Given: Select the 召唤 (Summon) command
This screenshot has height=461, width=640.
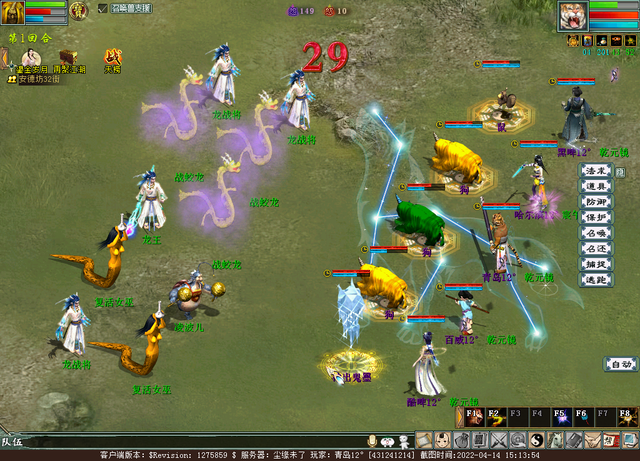Looking at the screenshot, I should [596, 233].
